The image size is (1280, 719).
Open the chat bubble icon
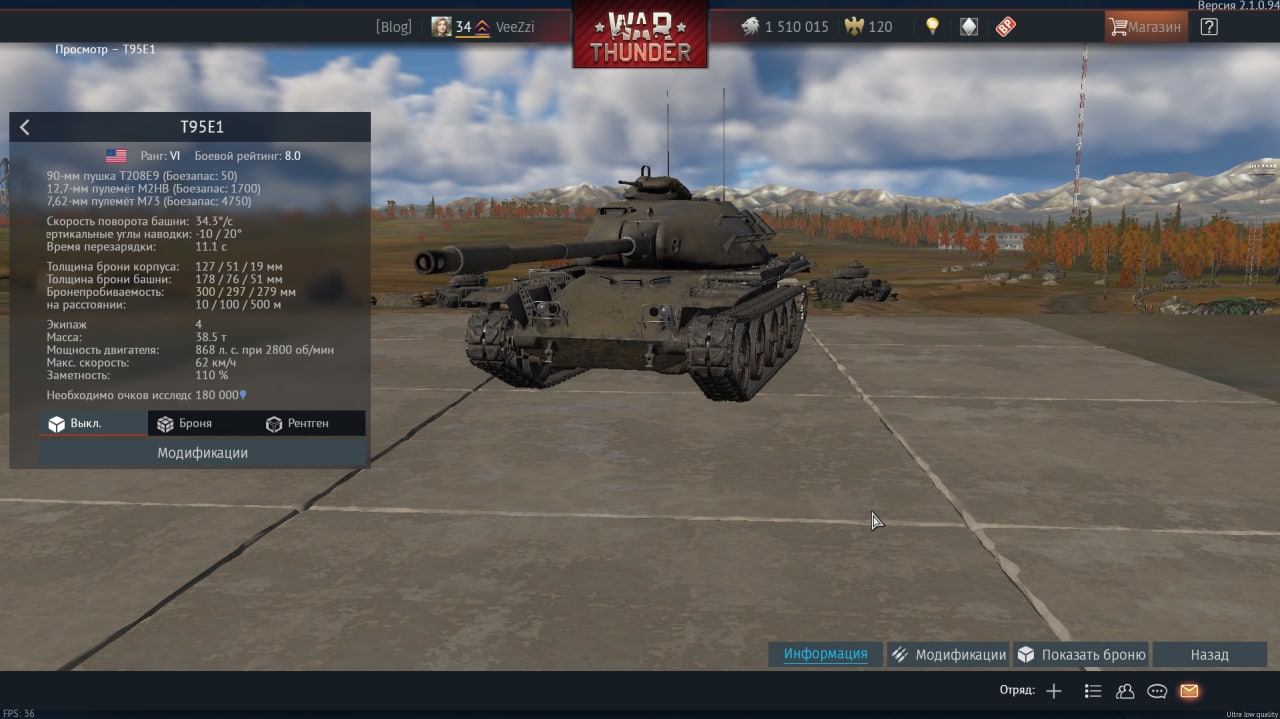tap(1157, 691)
